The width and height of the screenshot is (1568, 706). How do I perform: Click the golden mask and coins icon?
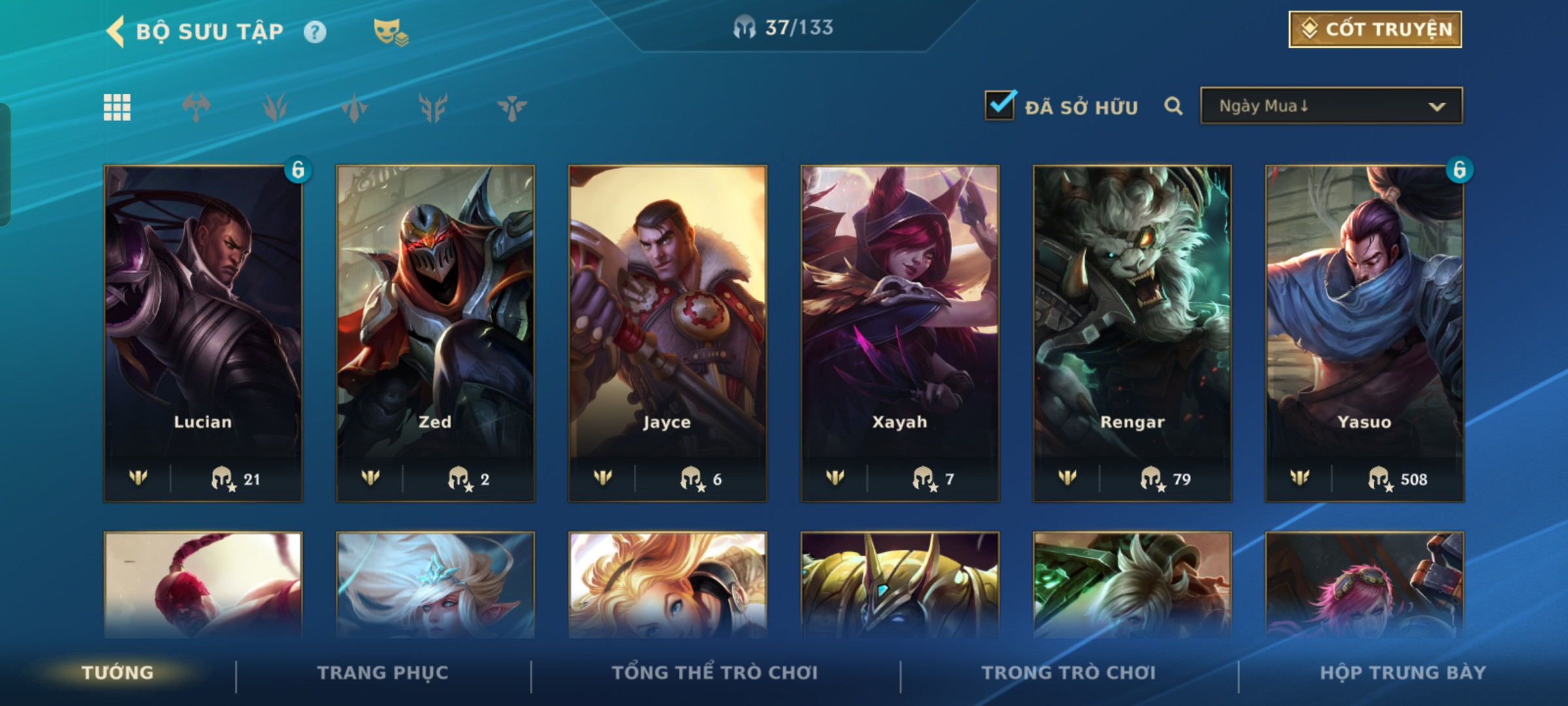point(390,31)
